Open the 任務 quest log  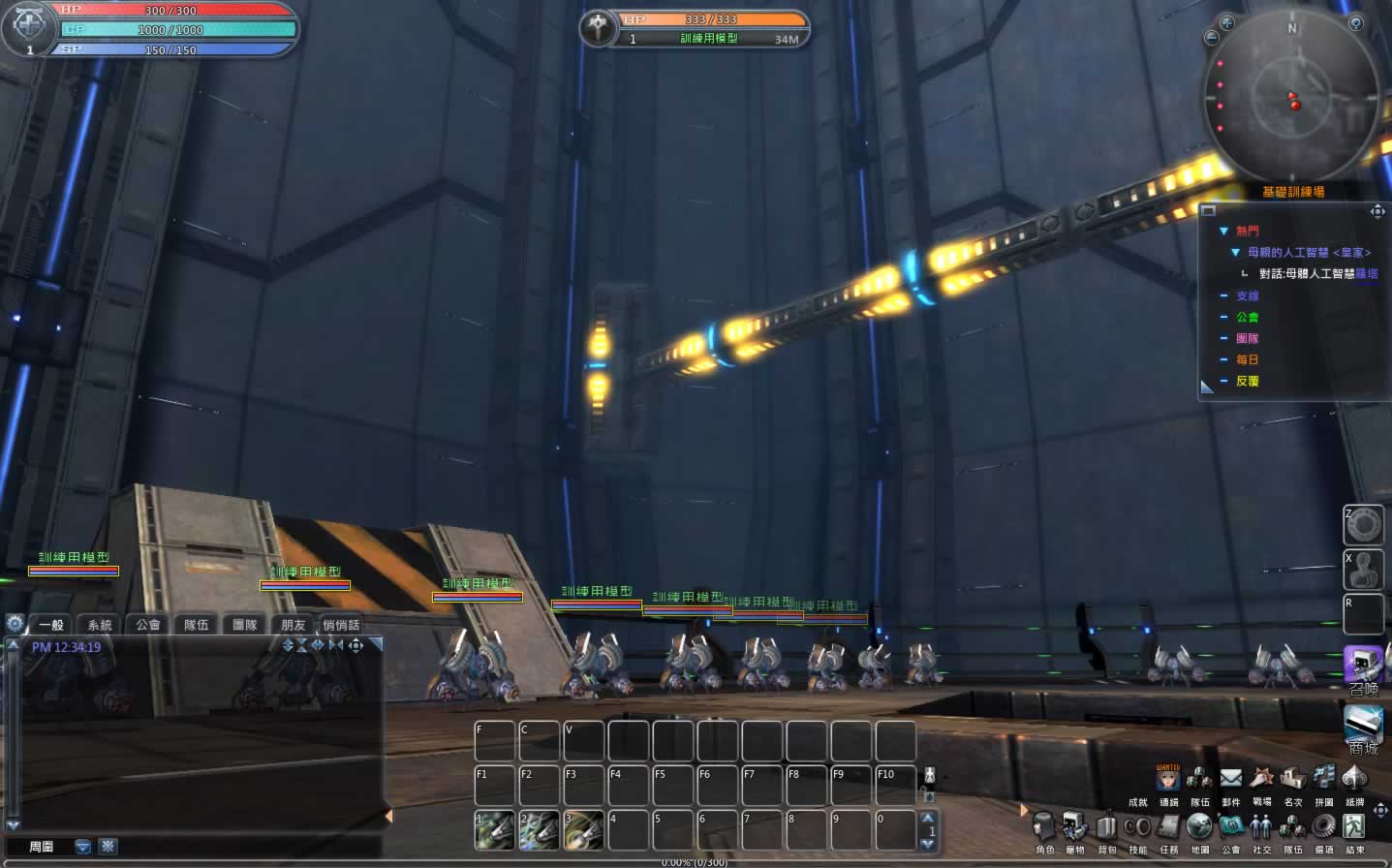coord(1168,828)
